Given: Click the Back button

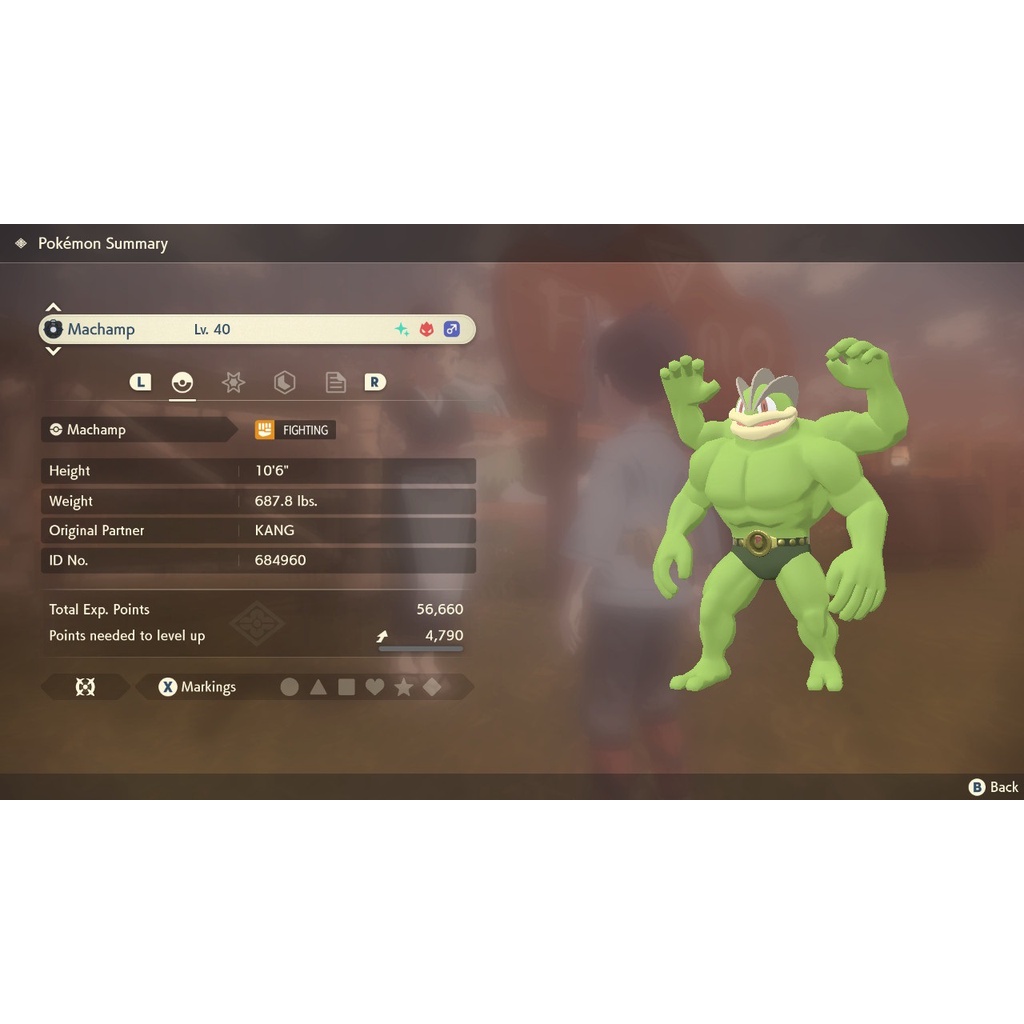Looking at the screenshot, I should tap(994, 787).
